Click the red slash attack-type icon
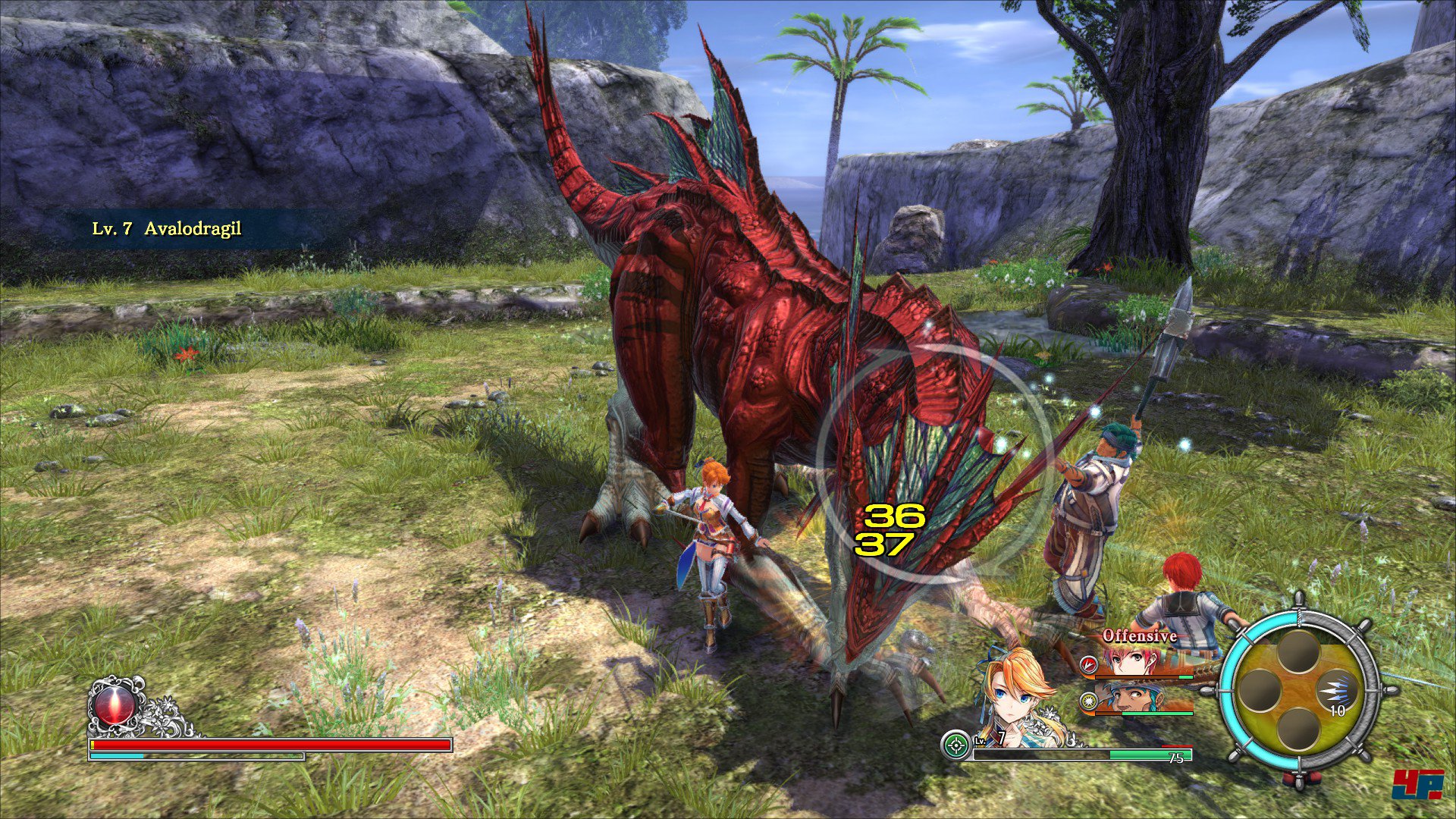 1089,665
